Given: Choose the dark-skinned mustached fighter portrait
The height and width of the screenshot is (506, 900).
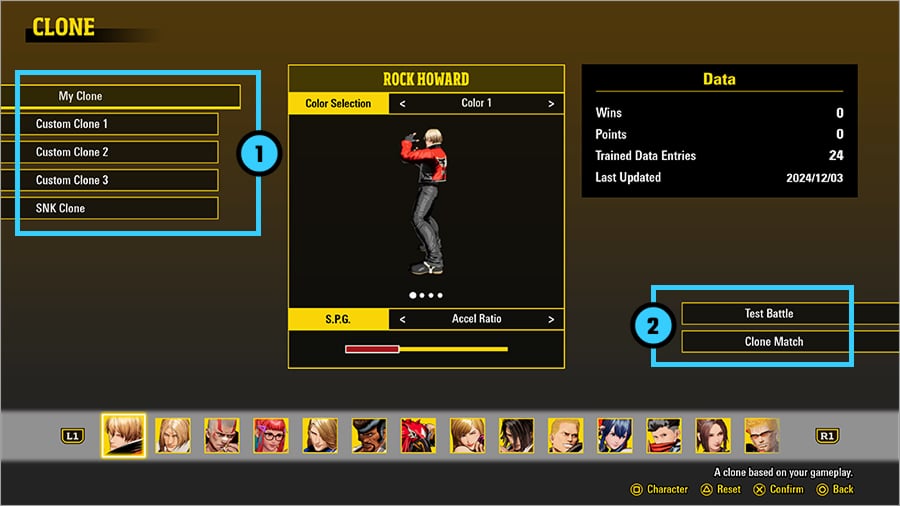Looking at the screenshot, I should pyautogui.click(x=369, y=436).
